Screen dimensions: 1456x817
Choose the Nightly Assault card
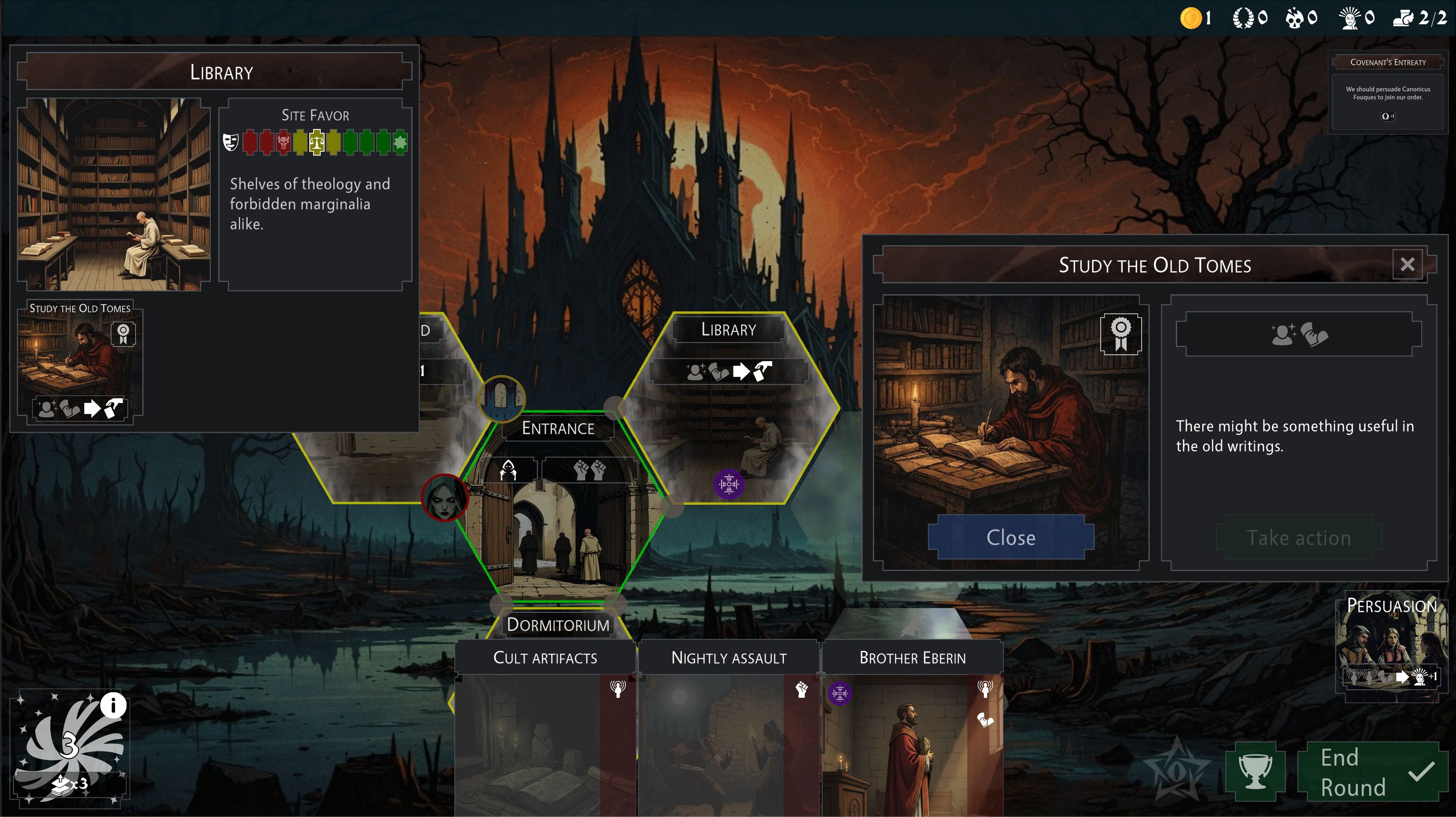point(729,729)
